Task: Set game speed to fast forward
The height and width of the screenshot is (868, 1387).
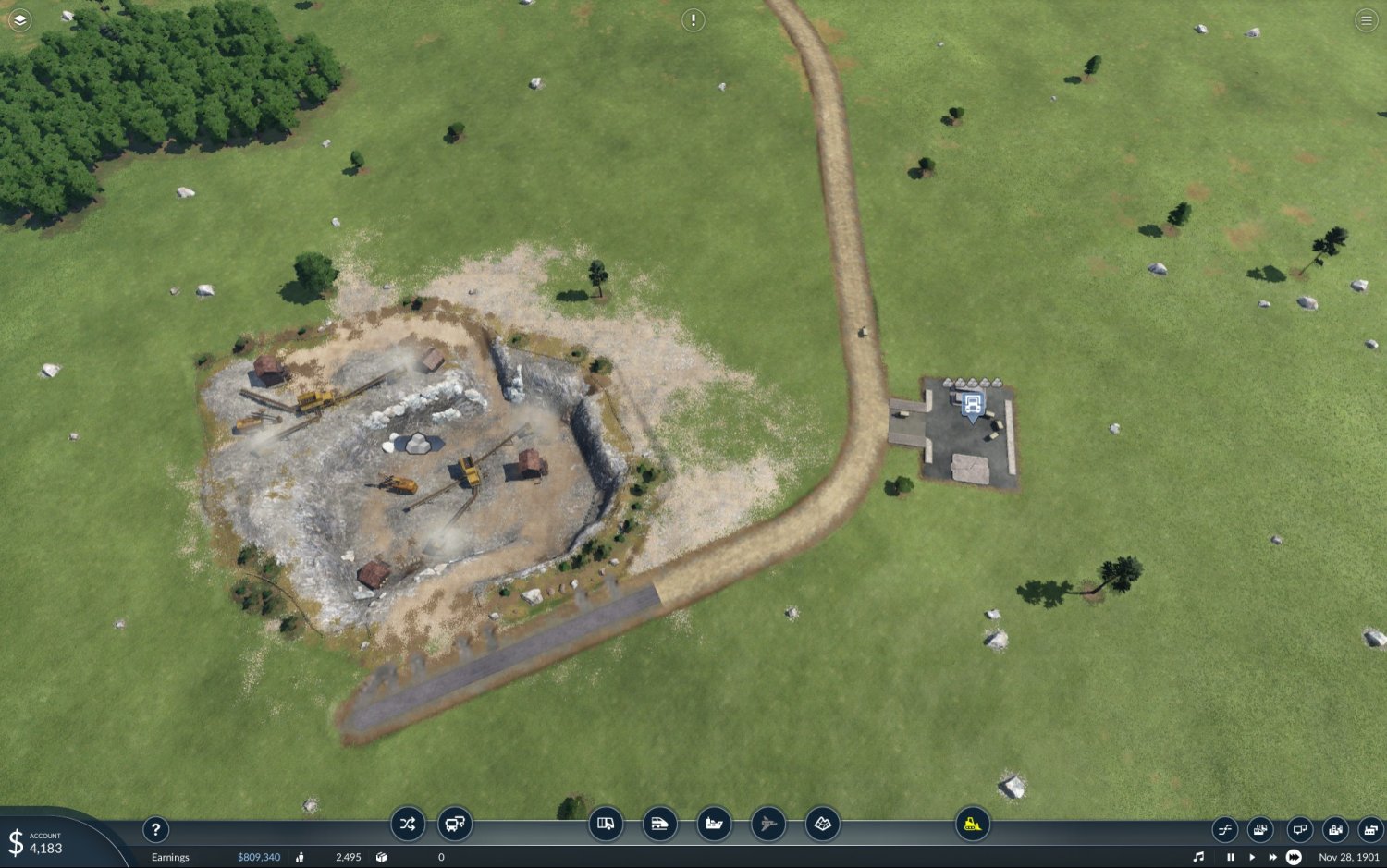Action: click(1272, 857)
